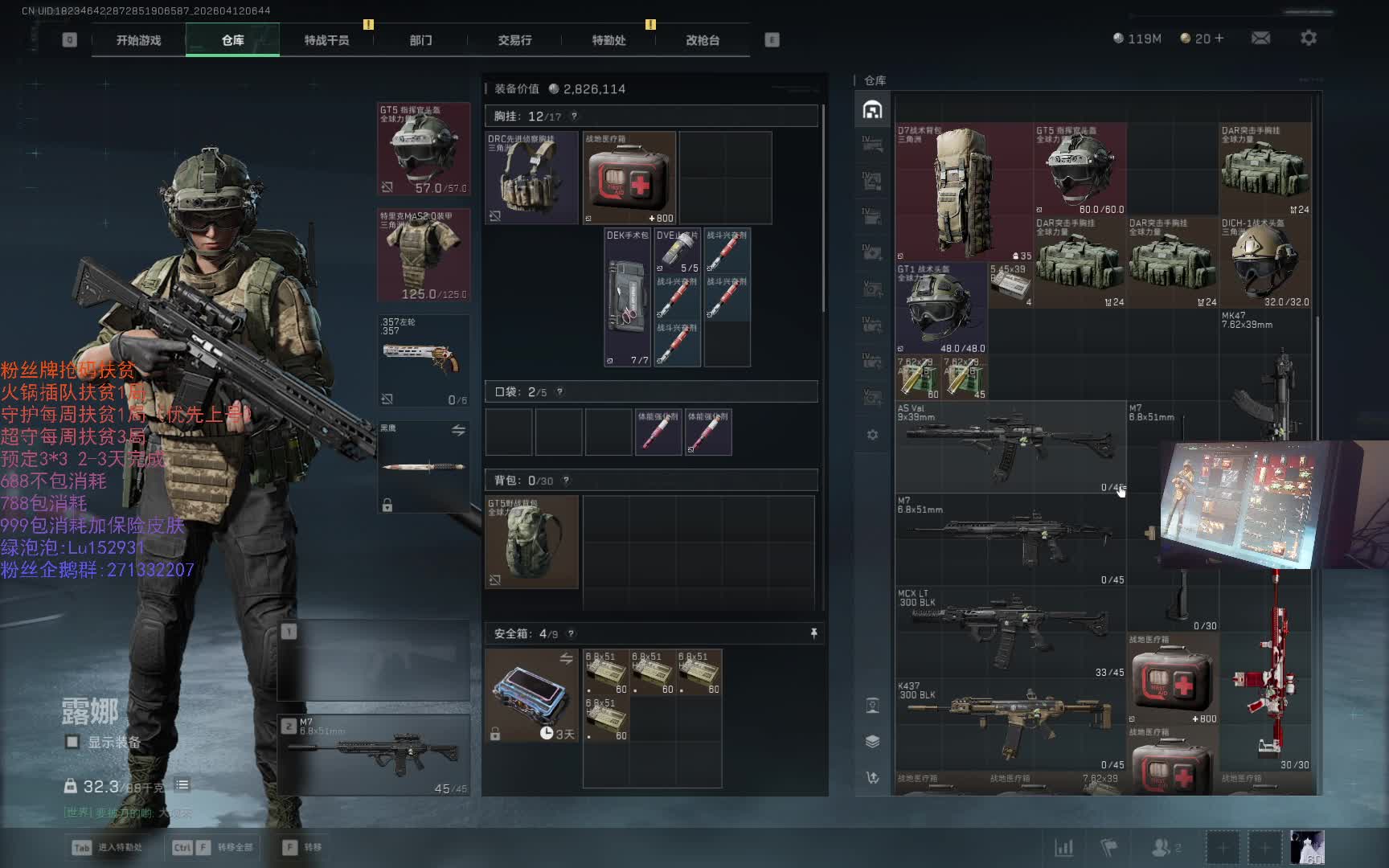Select the equipped GT5 helmet slot

pos(424,149)
